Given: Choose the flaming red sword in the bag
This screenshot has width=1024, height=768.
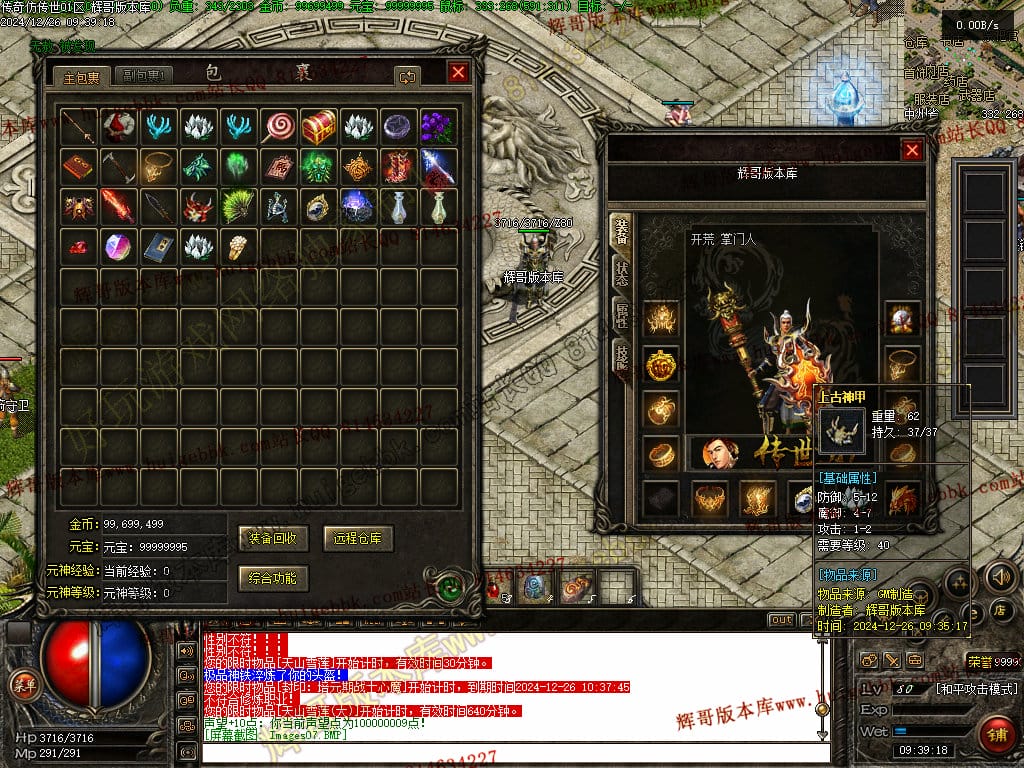Looking at the screenshot, I should pyautogui.click(x=118, y=206).
